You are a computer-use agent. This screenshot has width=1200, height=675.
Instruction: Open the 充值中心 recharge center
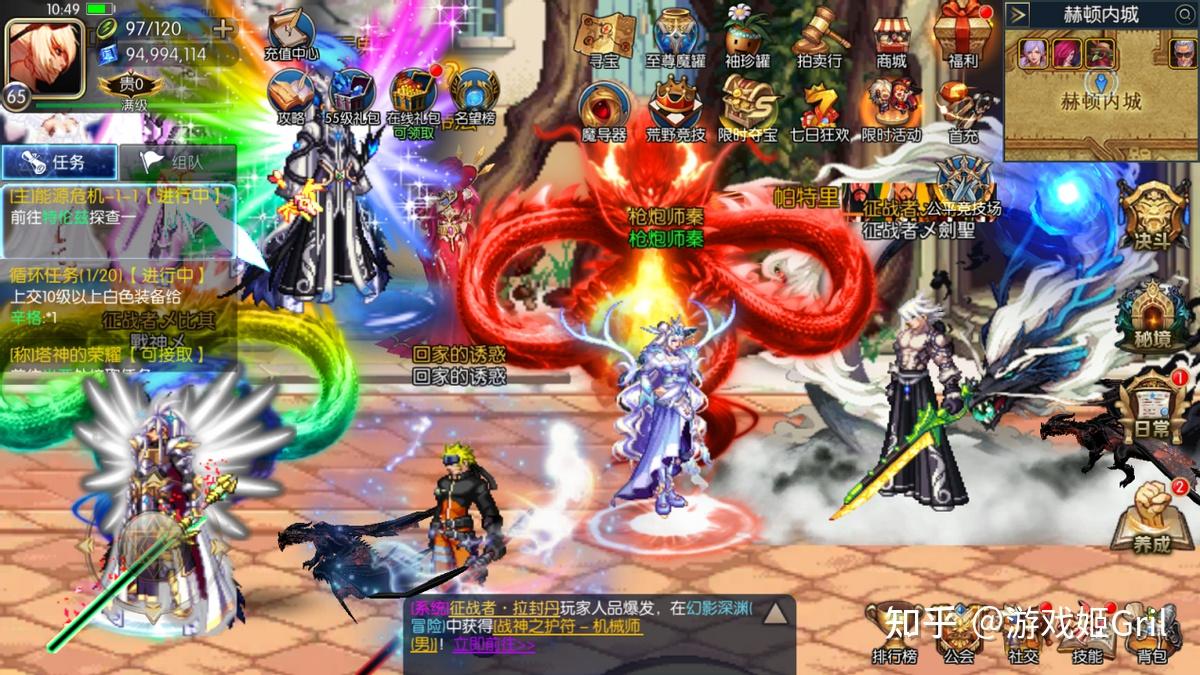[291, 35]
